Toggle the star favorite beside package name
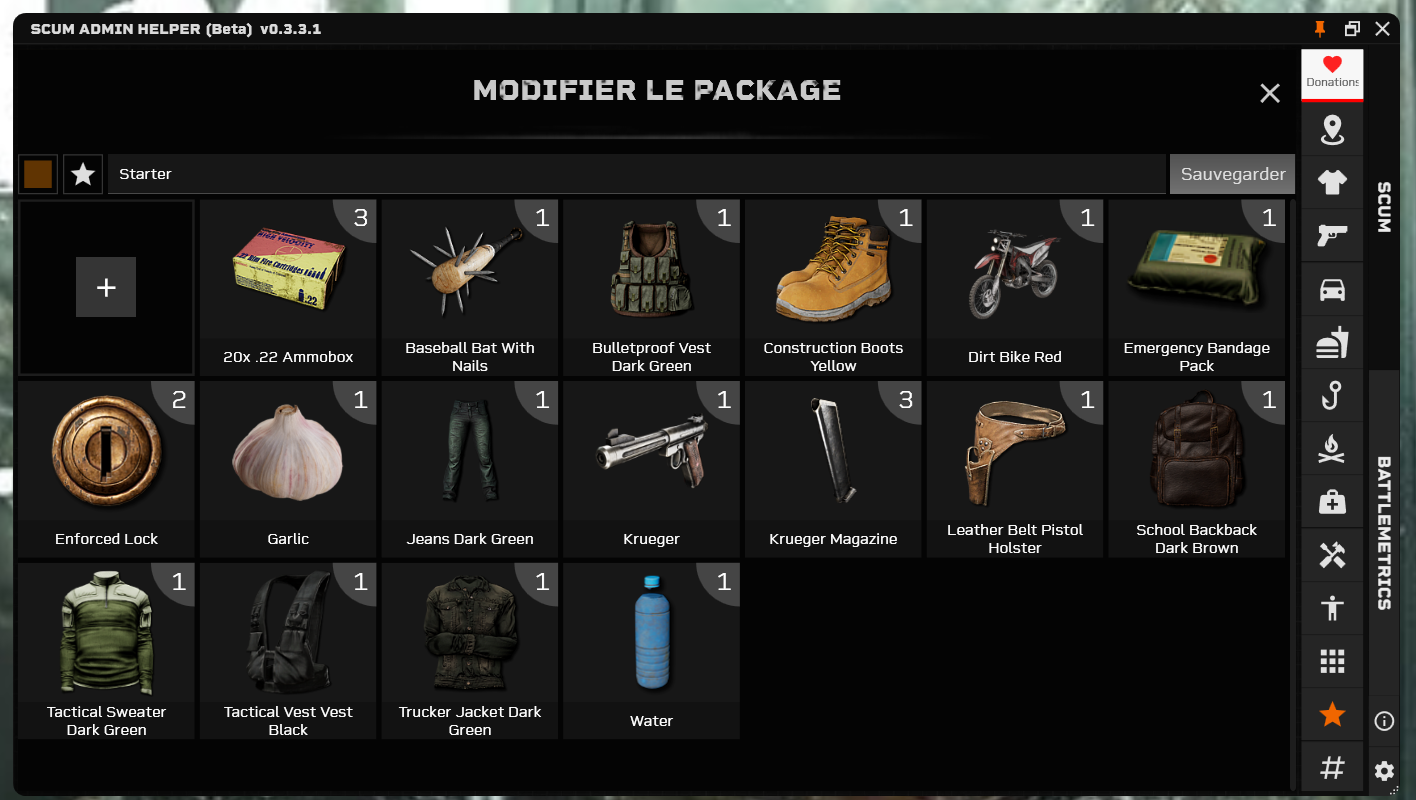The height and width of the screenshot is (800, 1416). (x=83, y=174)
